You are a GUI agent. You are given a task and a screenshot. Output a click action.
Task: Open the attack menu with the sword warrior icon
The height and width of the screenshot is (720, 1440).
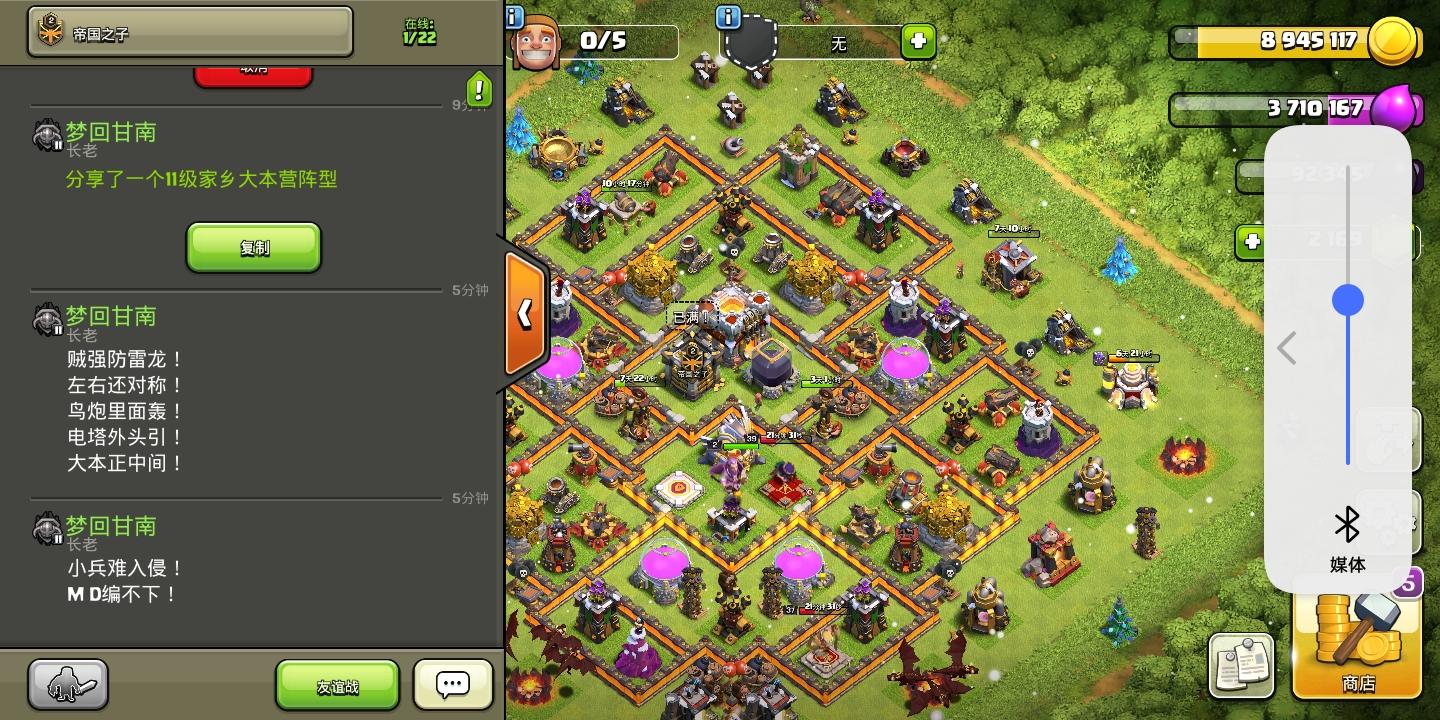click(x=66, y=684)
